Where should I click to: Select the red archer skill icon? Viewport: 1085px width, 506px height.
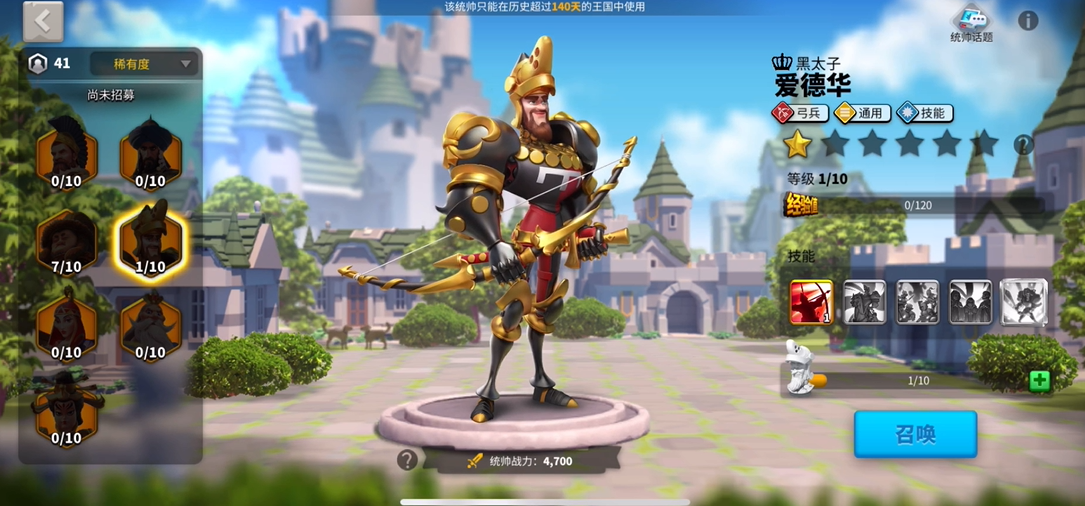(811, 301)
